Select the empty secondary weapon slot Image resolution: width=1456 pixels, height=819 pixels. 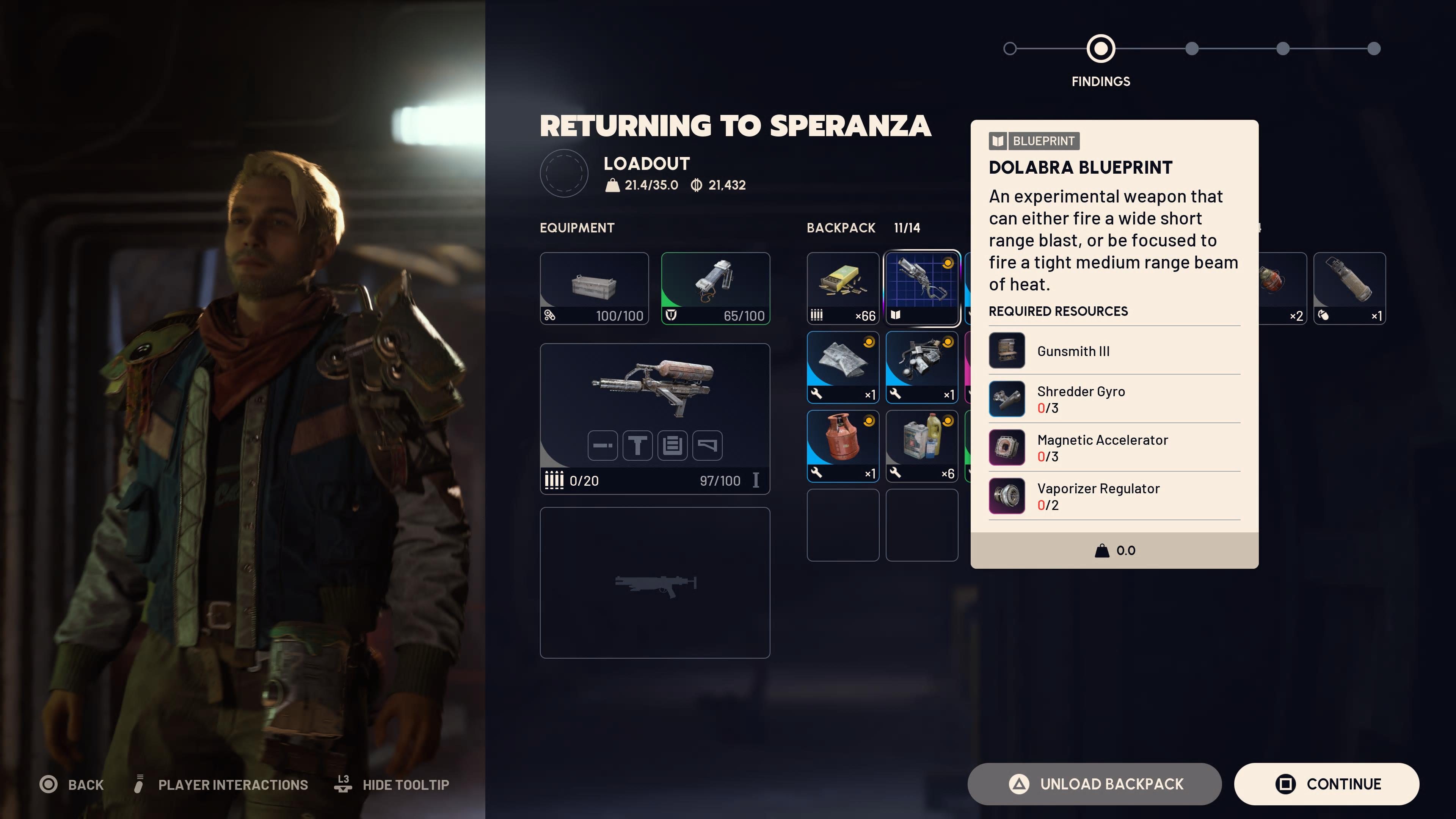[x=654, y=582]
